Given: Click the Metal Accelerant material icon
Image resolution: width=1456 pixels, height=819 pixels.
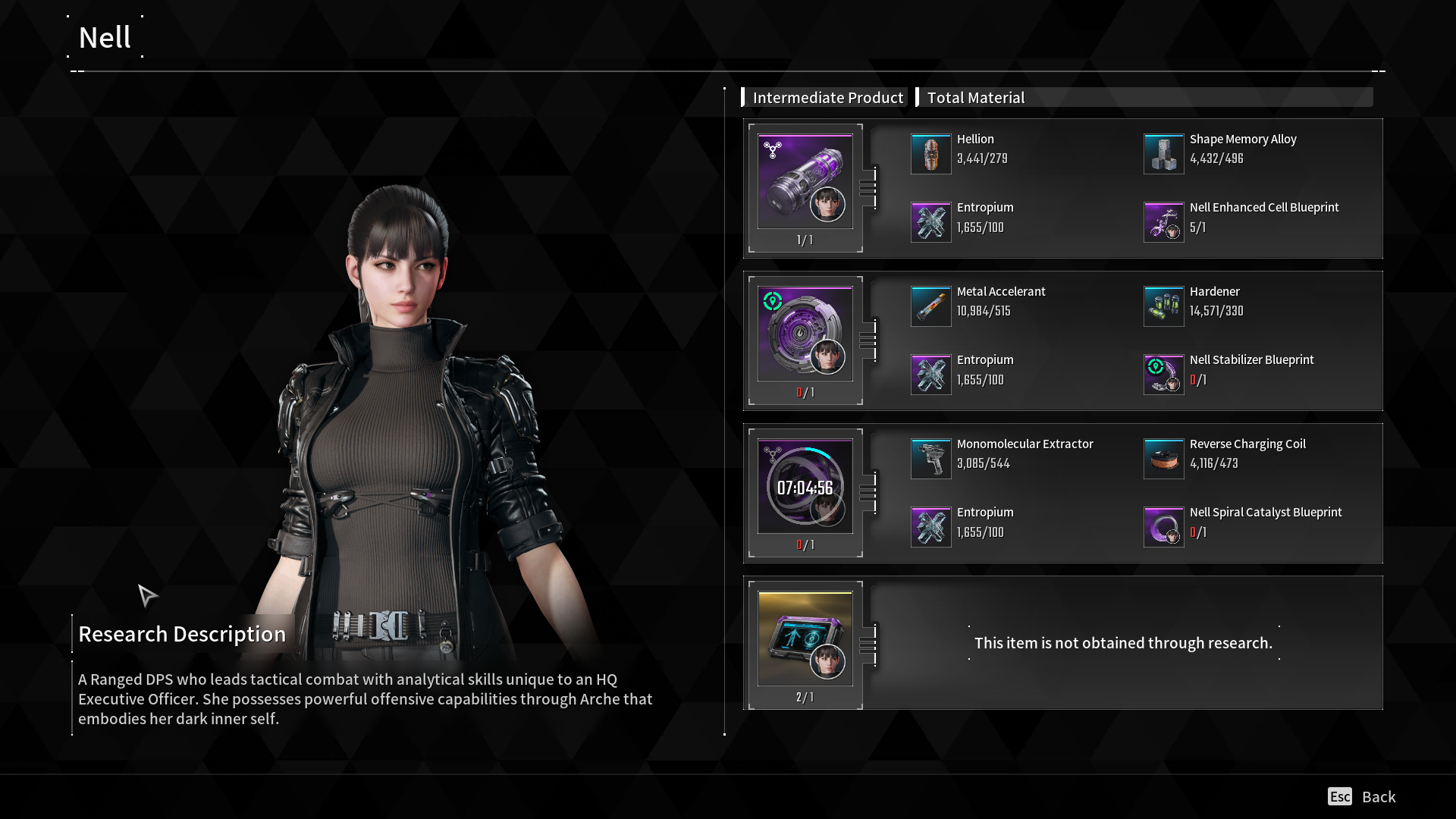Looking at the screenshot, I should pyautogui.click(x=930, y=306).
